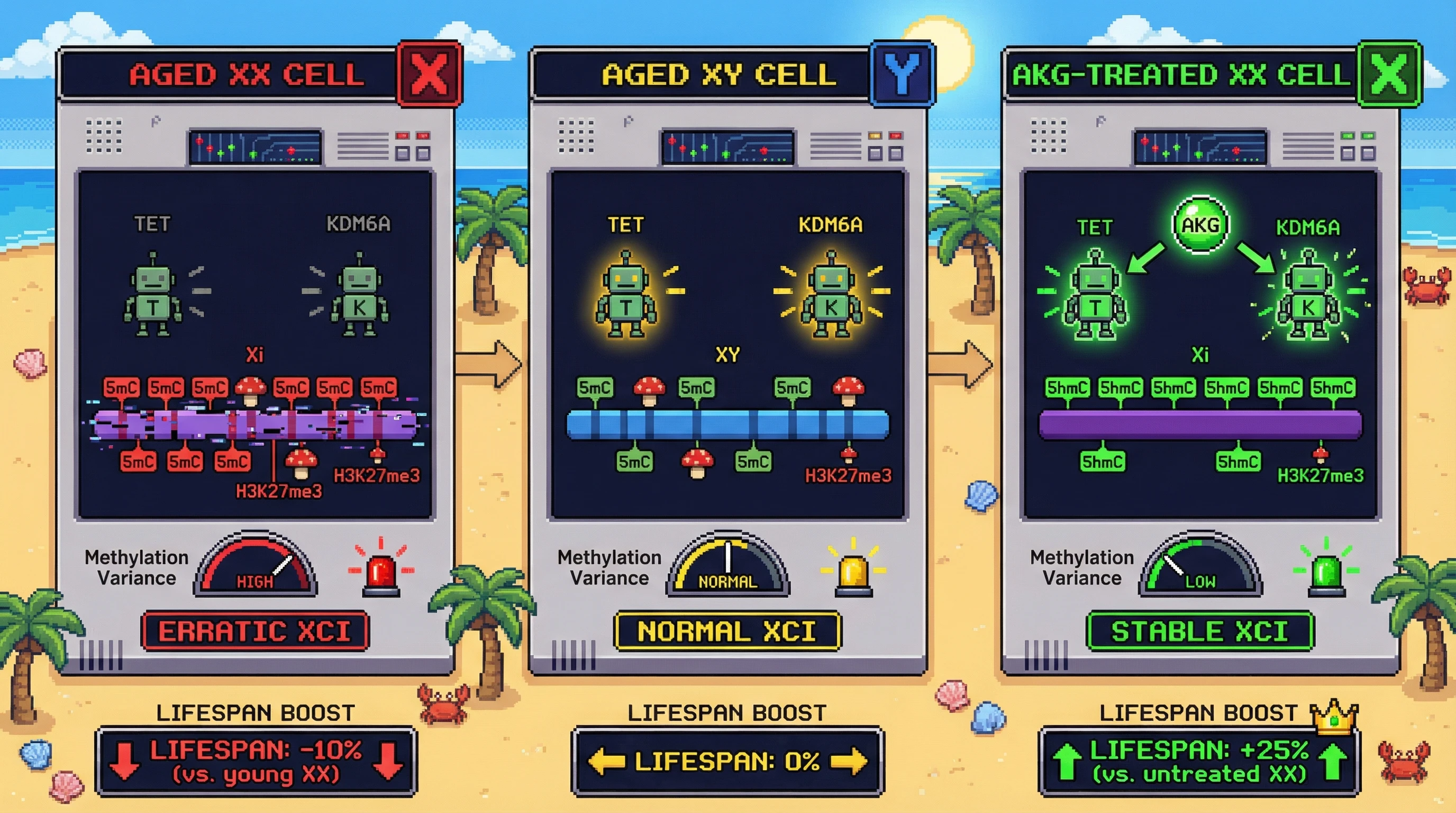Choose the Lifespan +25% banner
This screenshot has width=1456, height=813.
pos(1199,762)
